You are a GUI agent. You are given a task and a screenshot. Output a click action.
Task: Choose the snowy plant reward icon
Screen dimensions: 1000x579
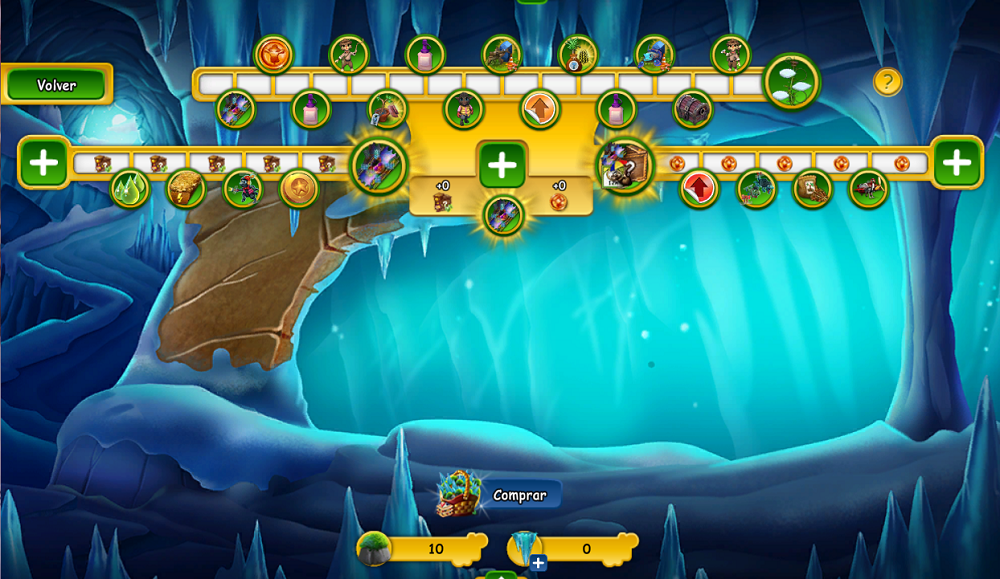pos(792,81)
